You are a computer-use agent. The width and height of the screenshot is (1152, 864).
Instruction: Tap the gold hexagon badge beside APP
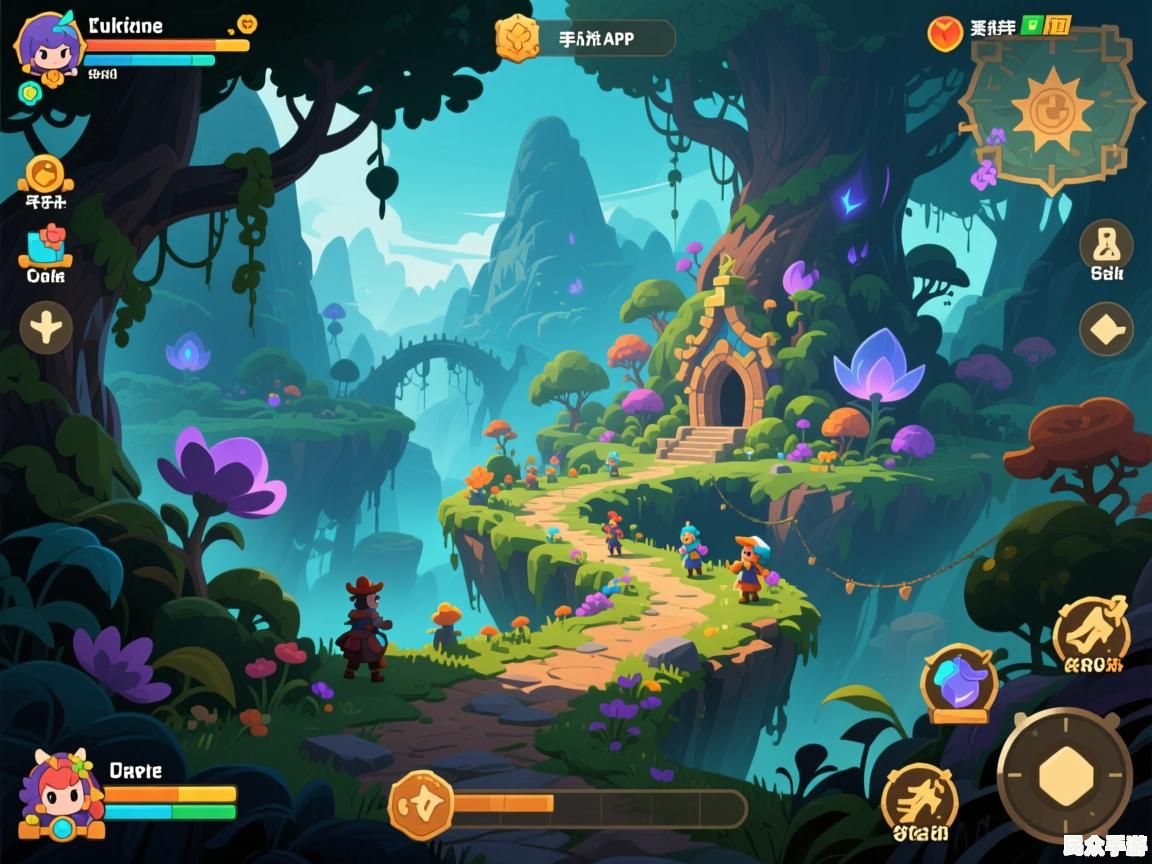[517, 38]
